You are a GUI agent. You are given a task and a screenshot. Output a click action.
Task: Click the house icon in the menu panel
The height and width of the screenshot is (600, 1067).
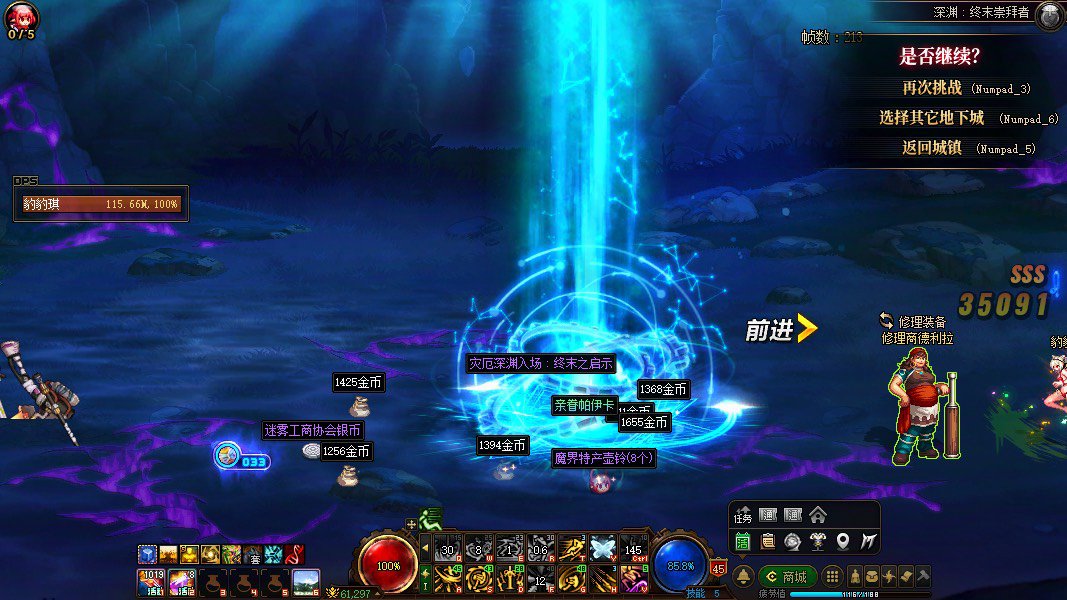click(x=818, y=515)
